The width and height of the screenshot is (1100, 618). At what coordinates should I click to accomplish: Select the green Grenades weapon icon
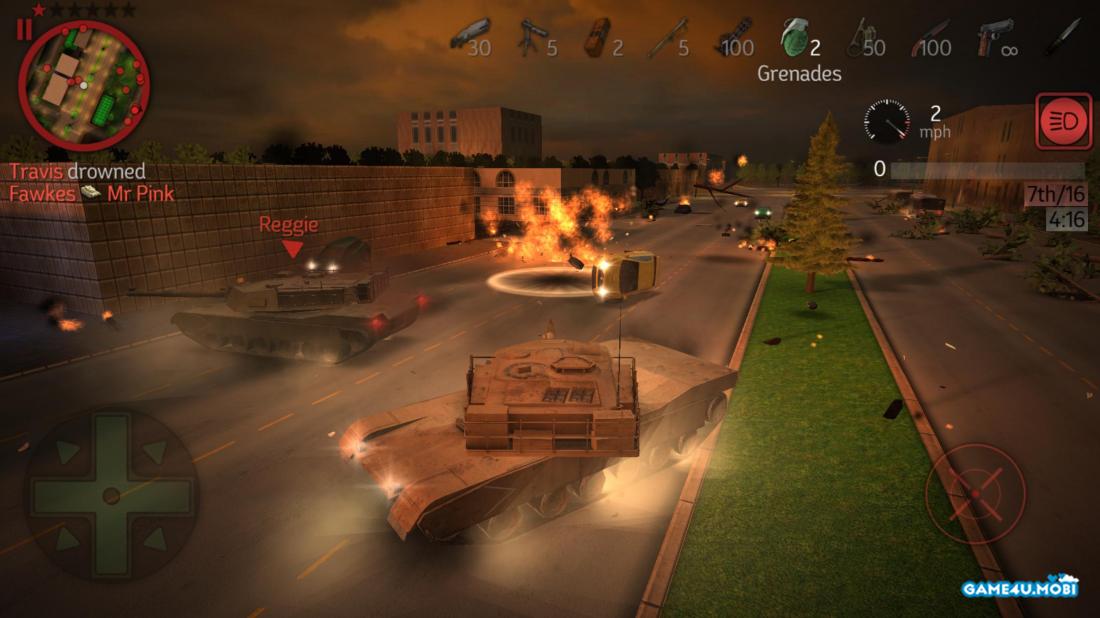tap(794, 38)
